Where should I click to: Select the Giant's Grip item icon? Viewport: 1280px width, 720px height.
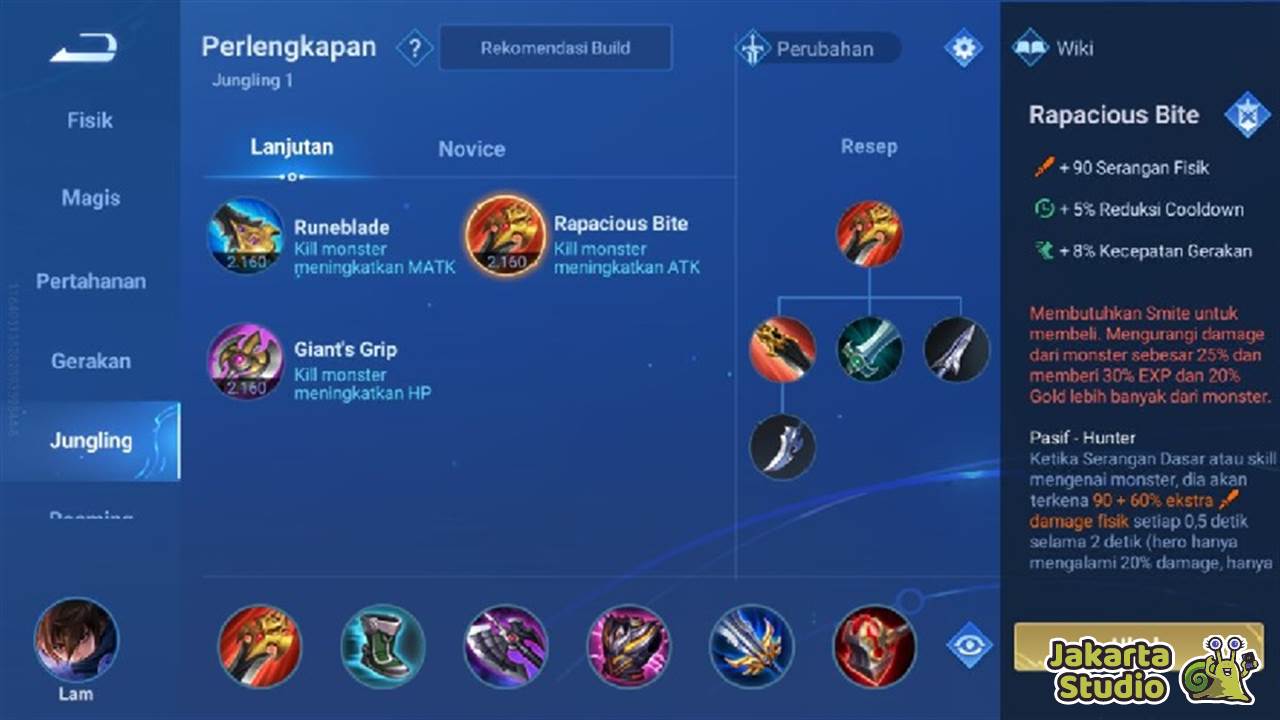pos(245,363)
